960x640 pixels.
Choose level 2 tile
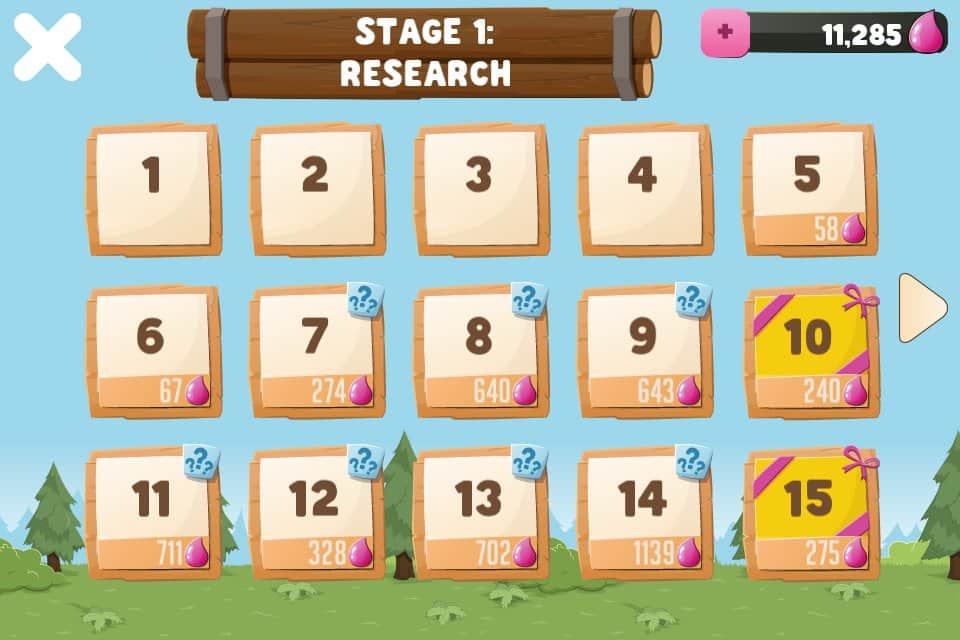[x=316, y=189]
